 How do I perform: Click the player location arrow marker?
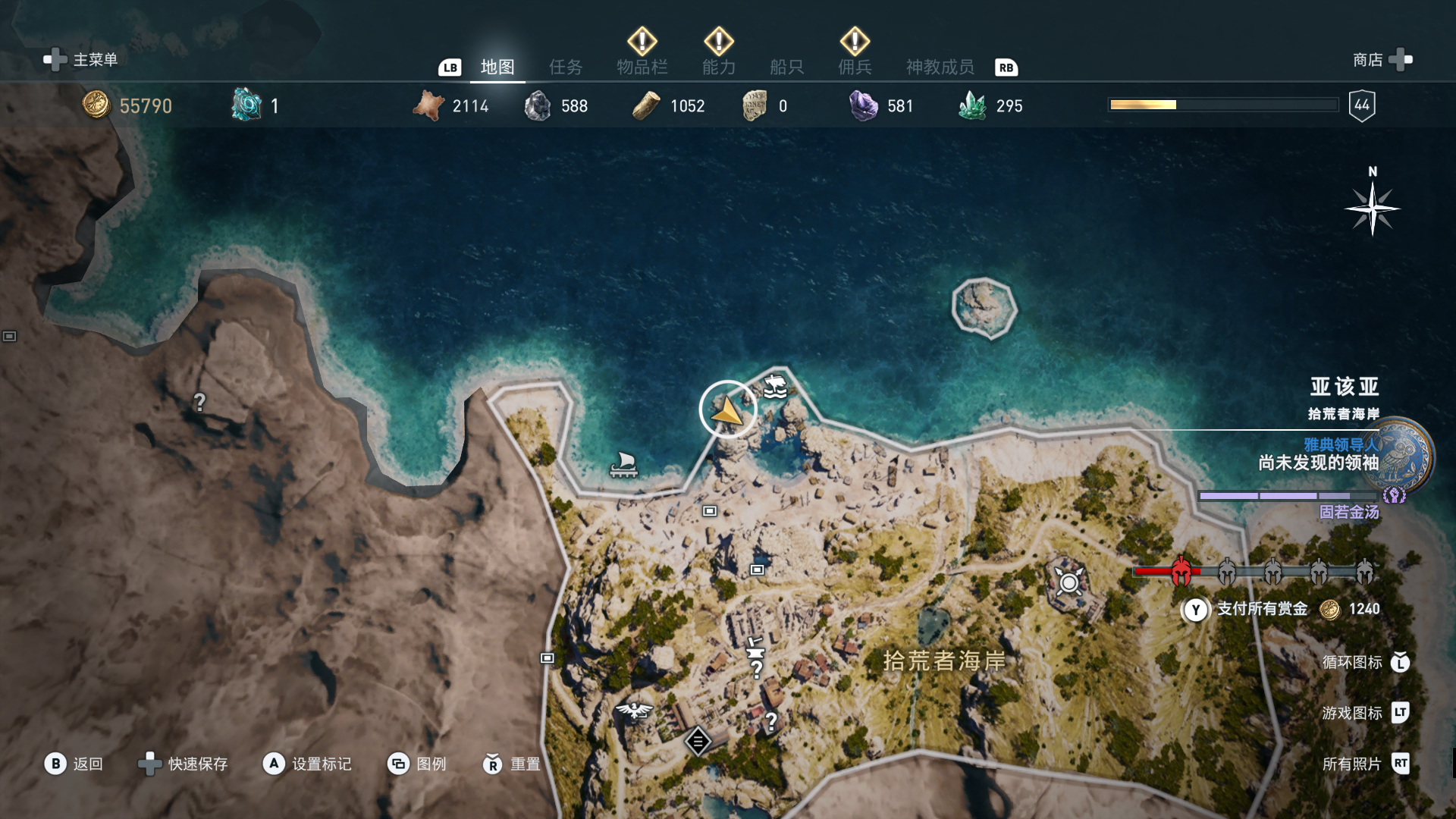[727, 410]
